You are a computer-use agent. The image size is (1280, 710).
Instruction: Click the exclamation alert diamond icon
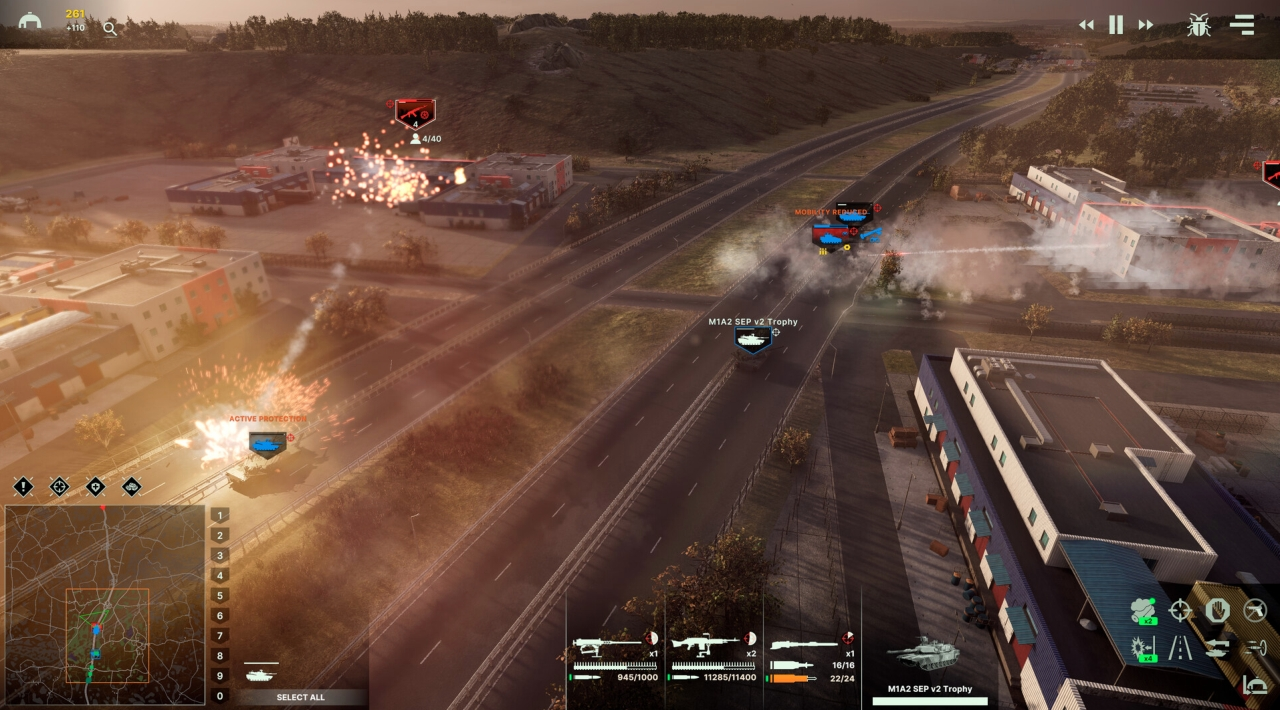[24, 487]
